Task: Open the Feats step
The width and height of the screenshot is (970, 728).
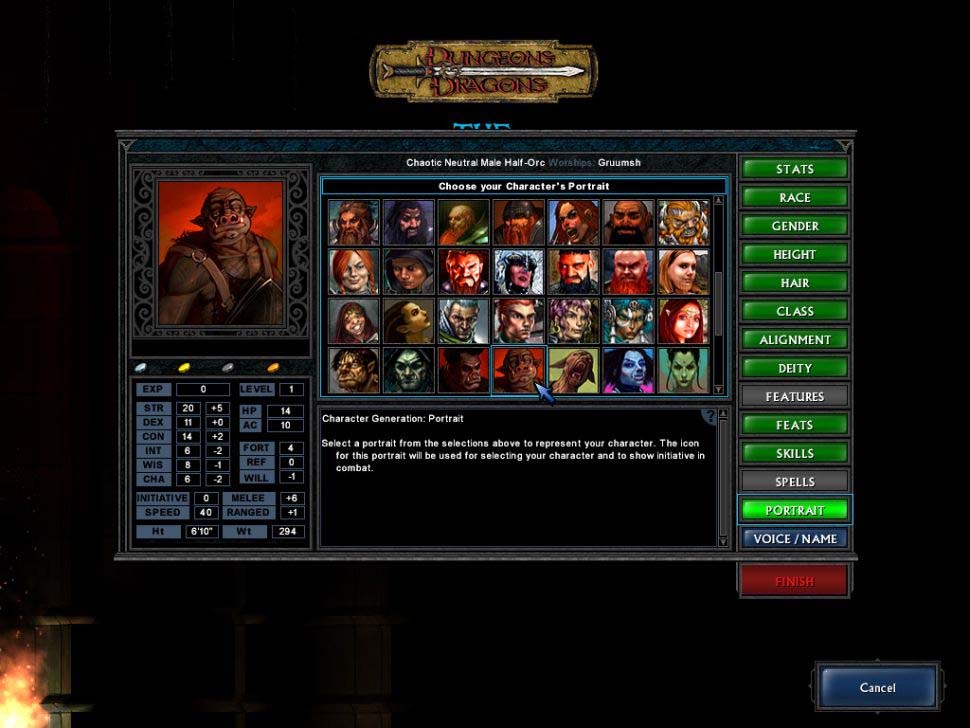Action: click(795, 425)
